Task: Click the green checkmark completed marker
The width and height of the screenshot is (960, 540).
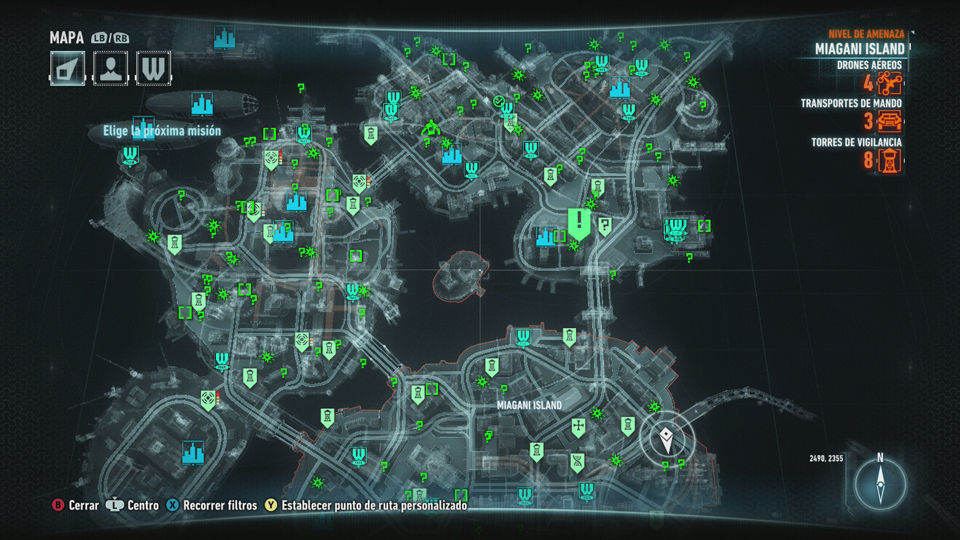Action: tap(498, 101)
